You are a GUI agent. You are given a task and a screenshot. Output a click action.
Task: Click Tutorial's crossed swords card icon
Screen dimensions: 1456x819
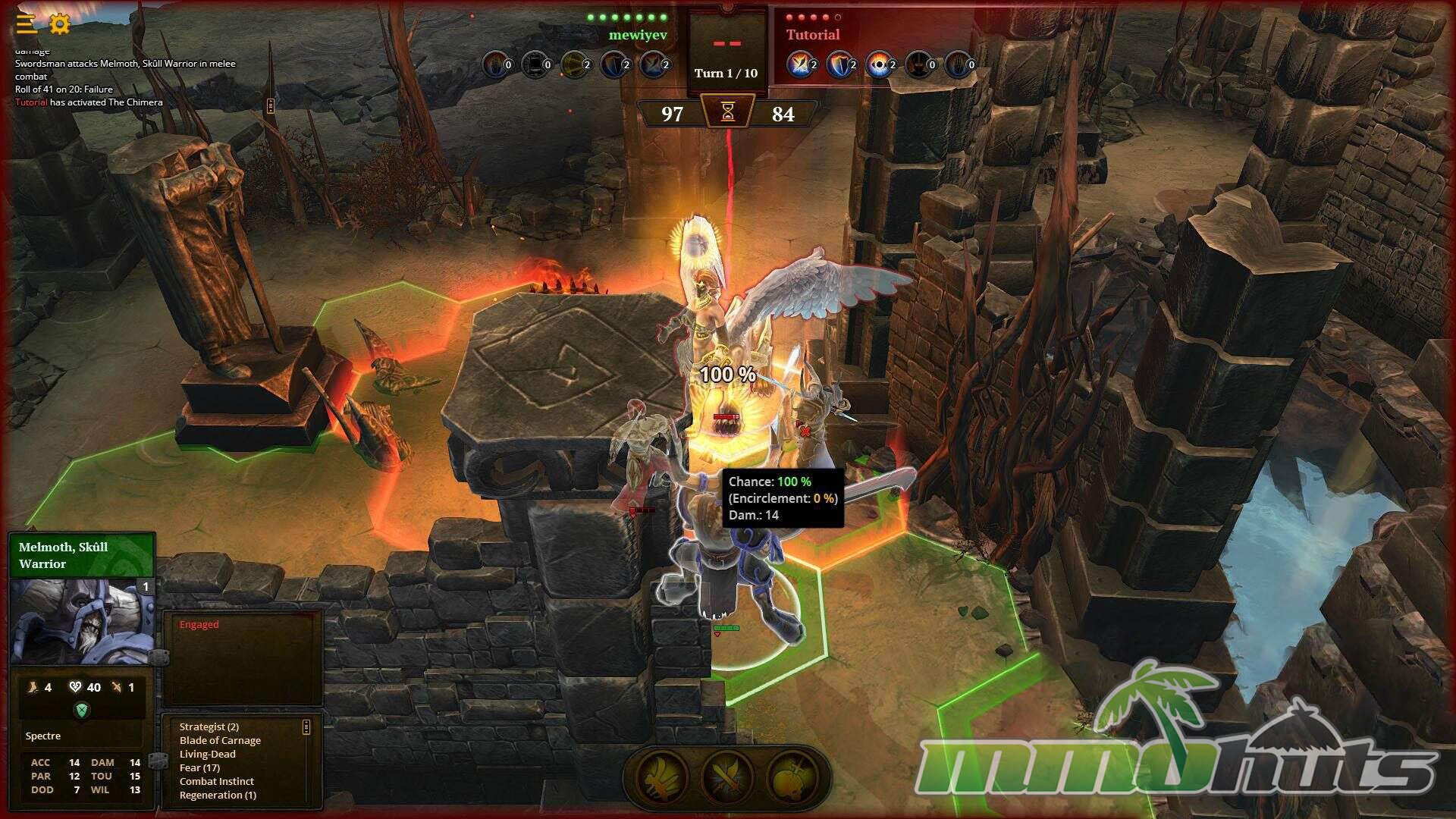point(799,64)
